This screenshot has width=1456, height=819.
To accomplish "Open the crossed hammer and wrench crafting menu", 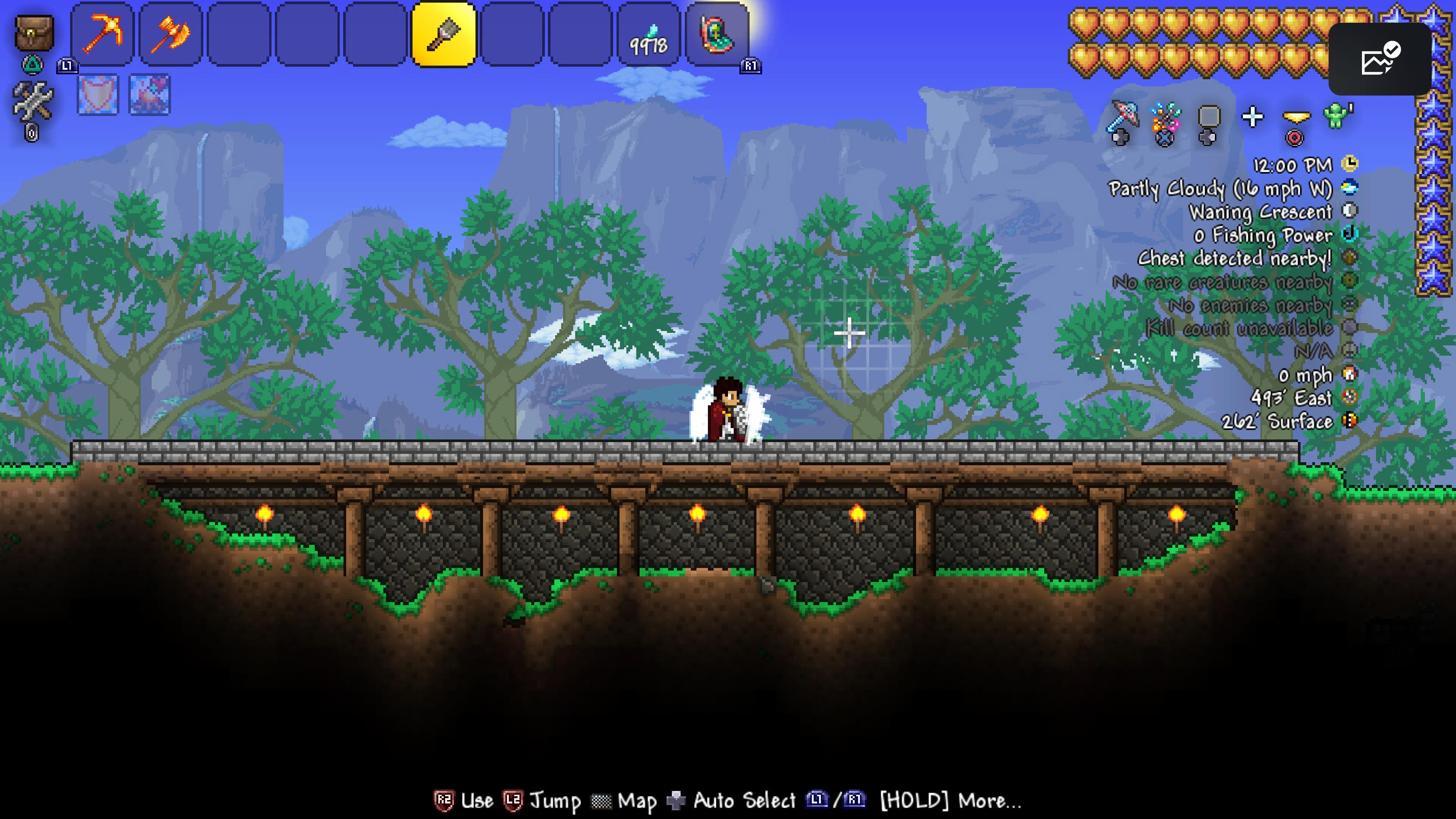I will [33, 102].
